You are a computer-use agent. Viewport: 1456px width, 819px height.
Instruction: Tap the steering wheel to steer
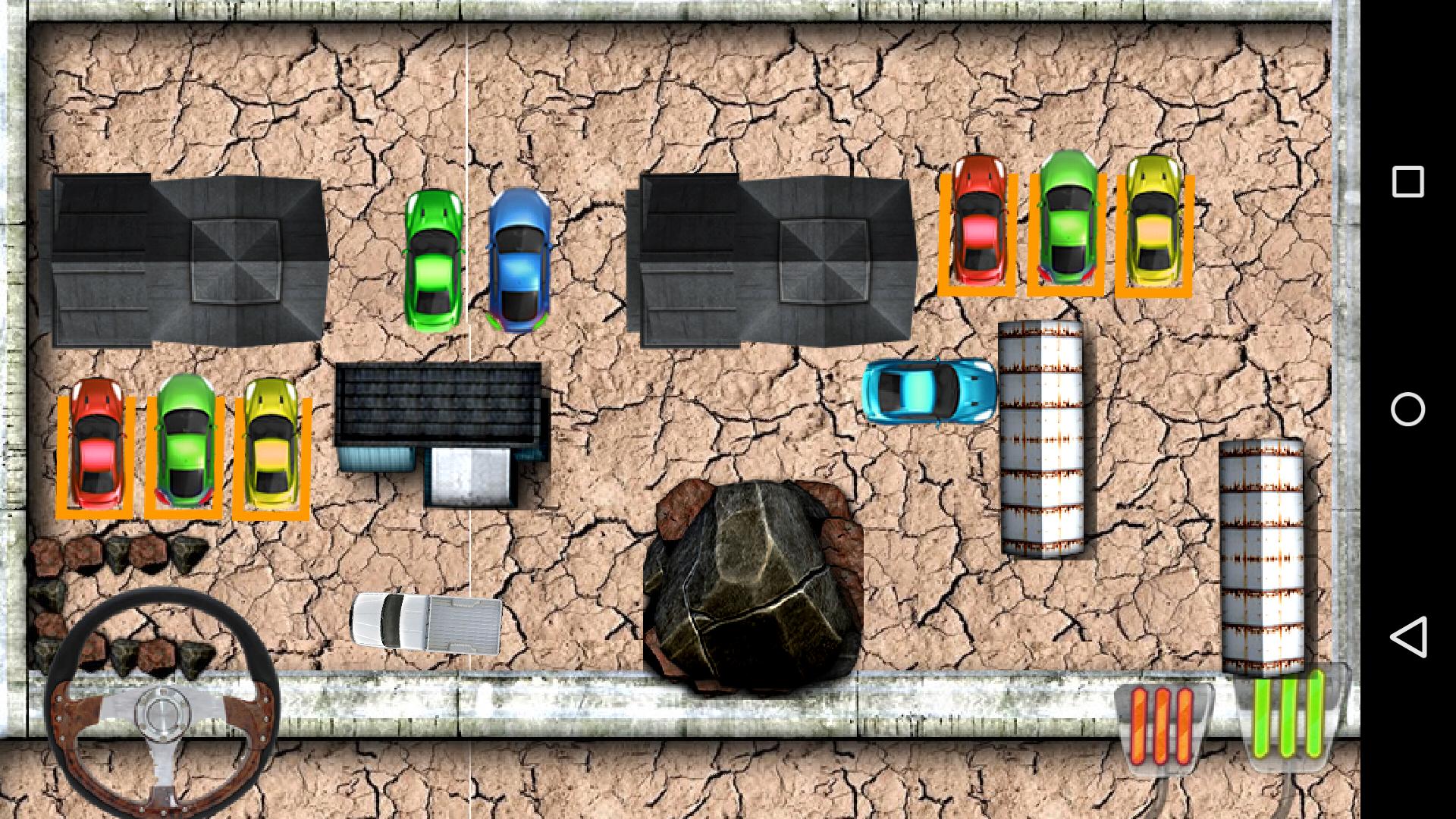point(163,713)
